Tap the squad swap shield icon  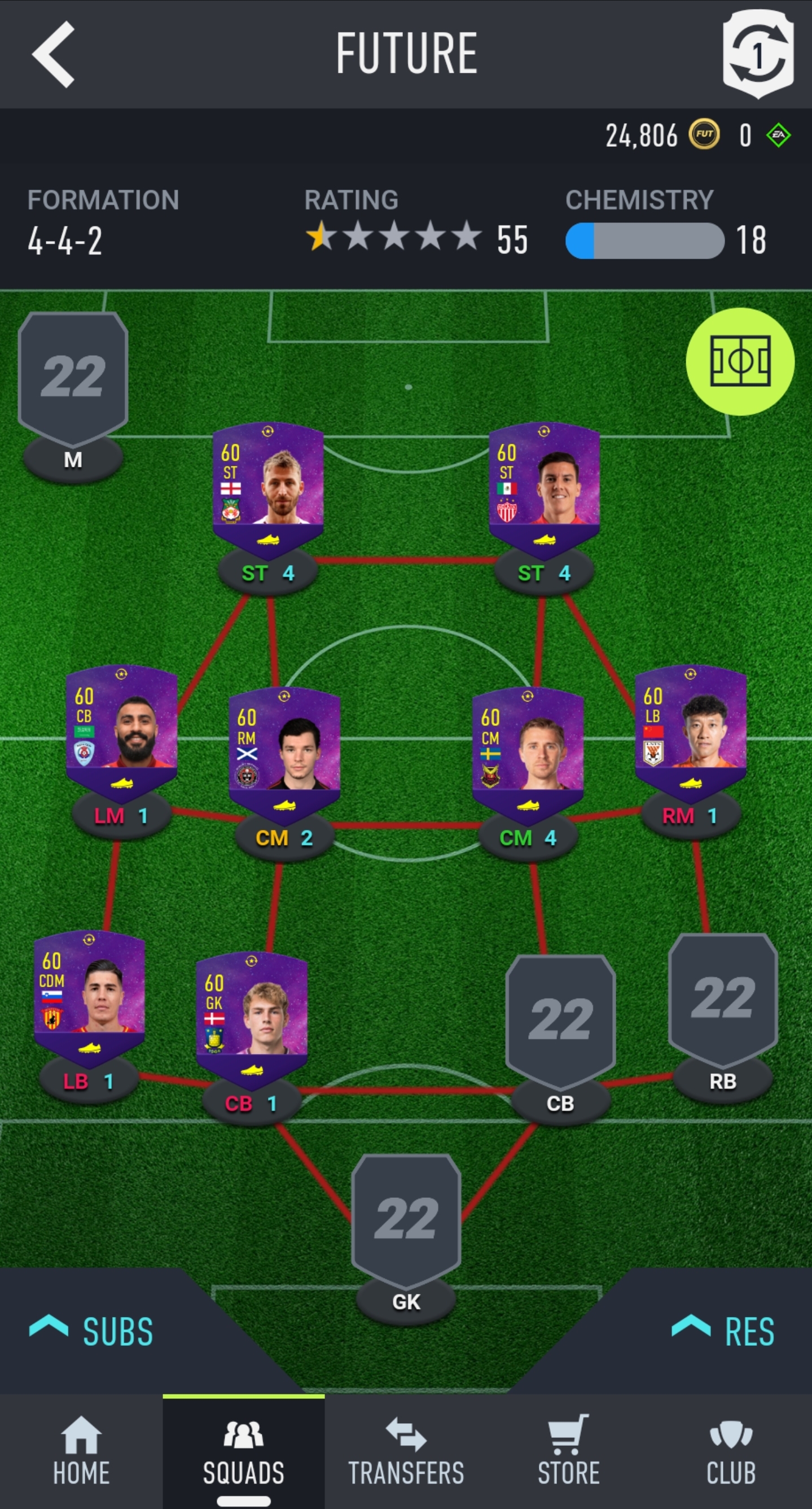(758, 54)
